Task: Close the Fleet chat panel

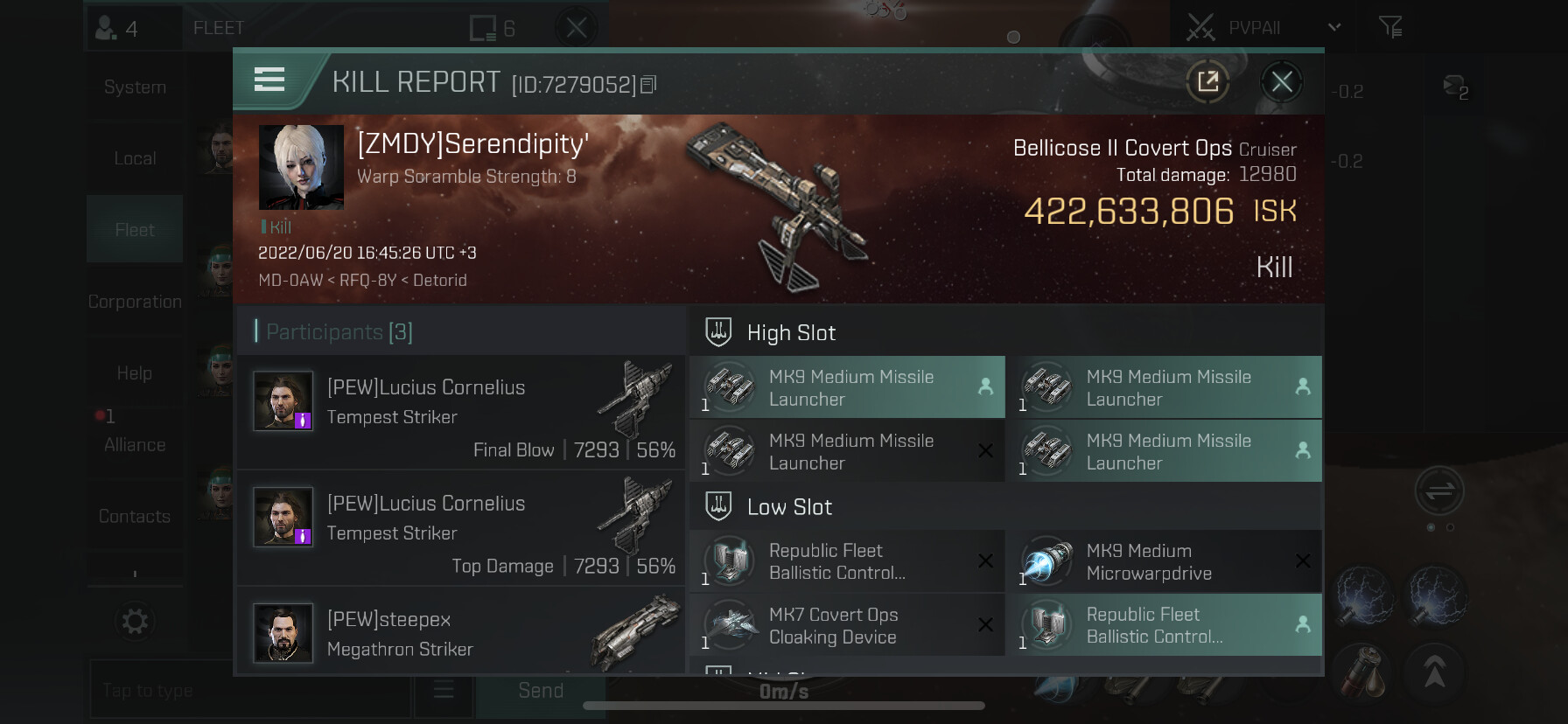Action: (x=576, y=28)
